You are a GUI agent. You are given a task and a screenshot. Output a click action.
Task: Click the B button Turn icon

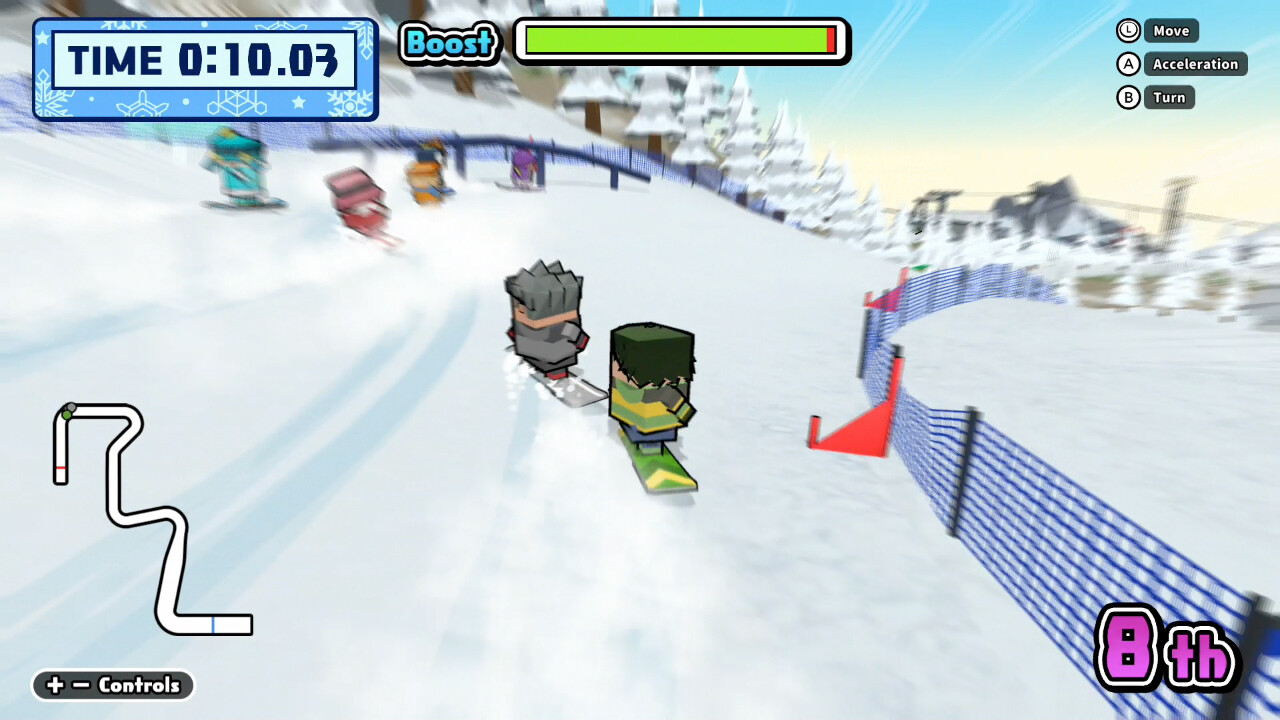pos(1127,97)
